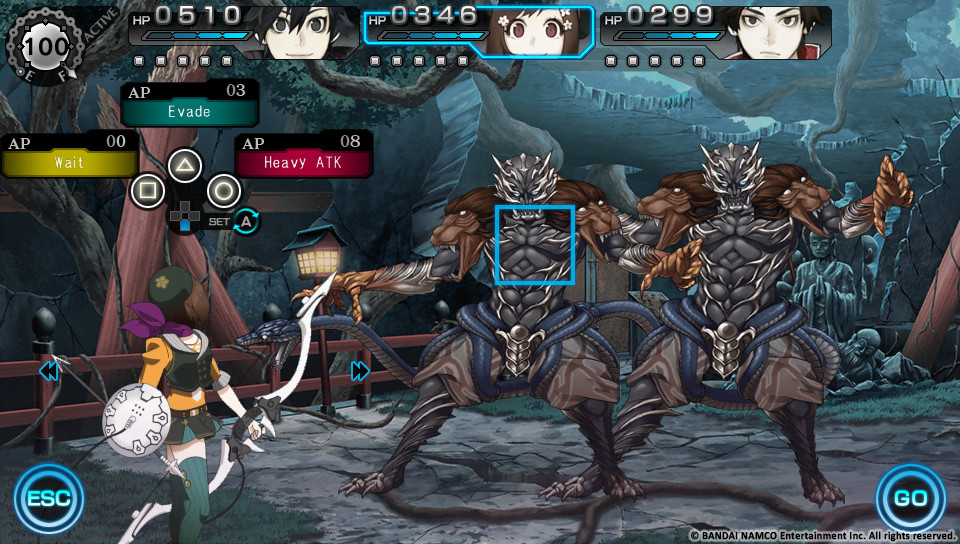
Task: Confirm commands with the GO button
Action: pos(910,498)
